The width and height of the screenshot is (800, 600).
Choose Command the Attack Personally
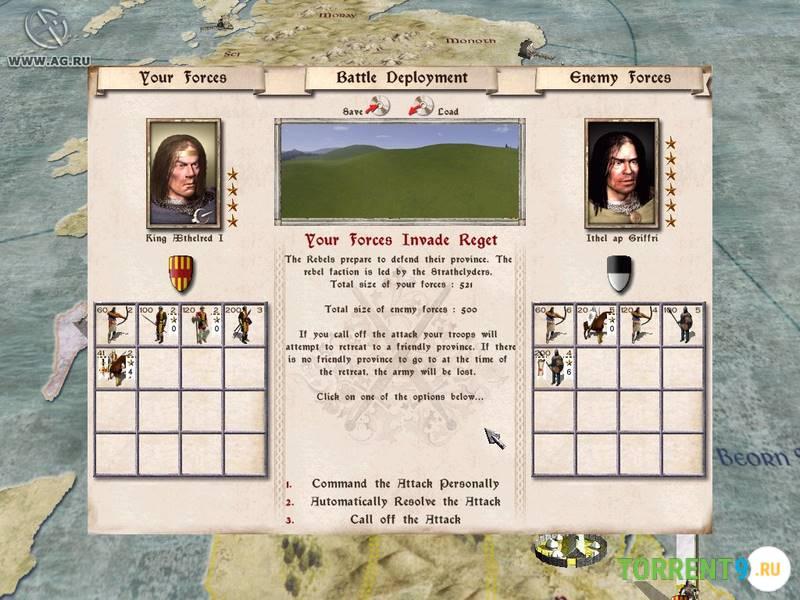pyautogui.click(x=404, y=484)
